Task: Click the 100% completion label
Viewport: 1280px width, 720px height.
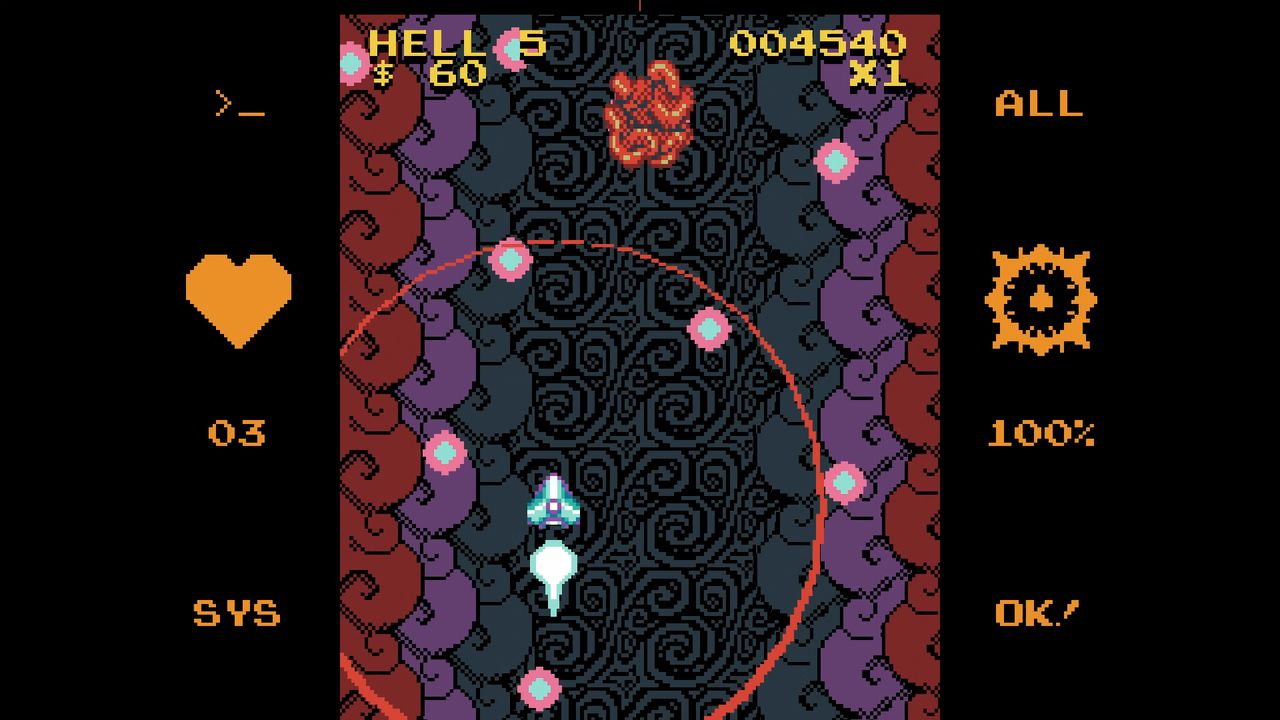Action: coord(1040,432)
